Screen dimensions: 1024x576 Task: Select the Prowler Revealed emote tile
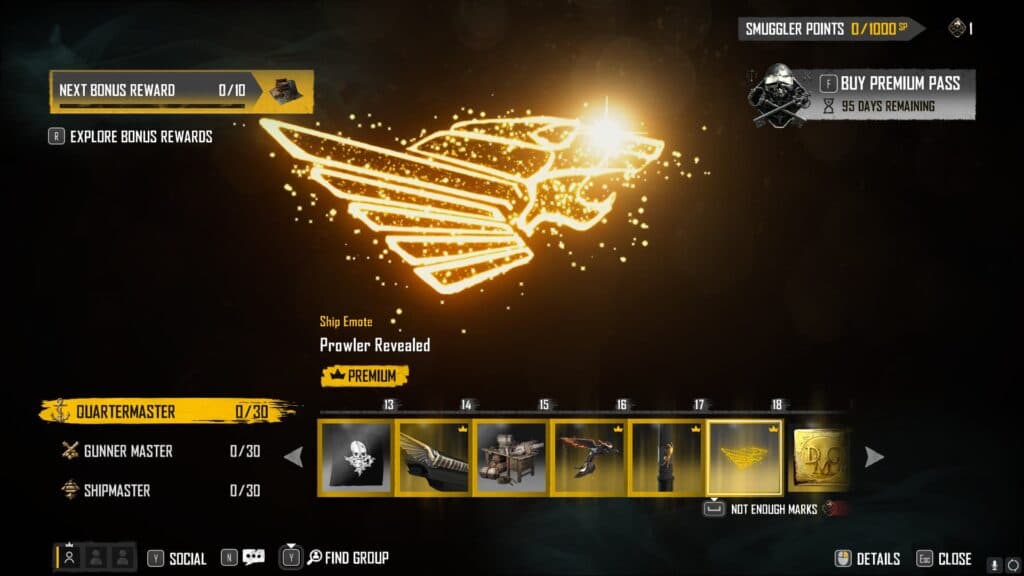(x=745, y=457)
